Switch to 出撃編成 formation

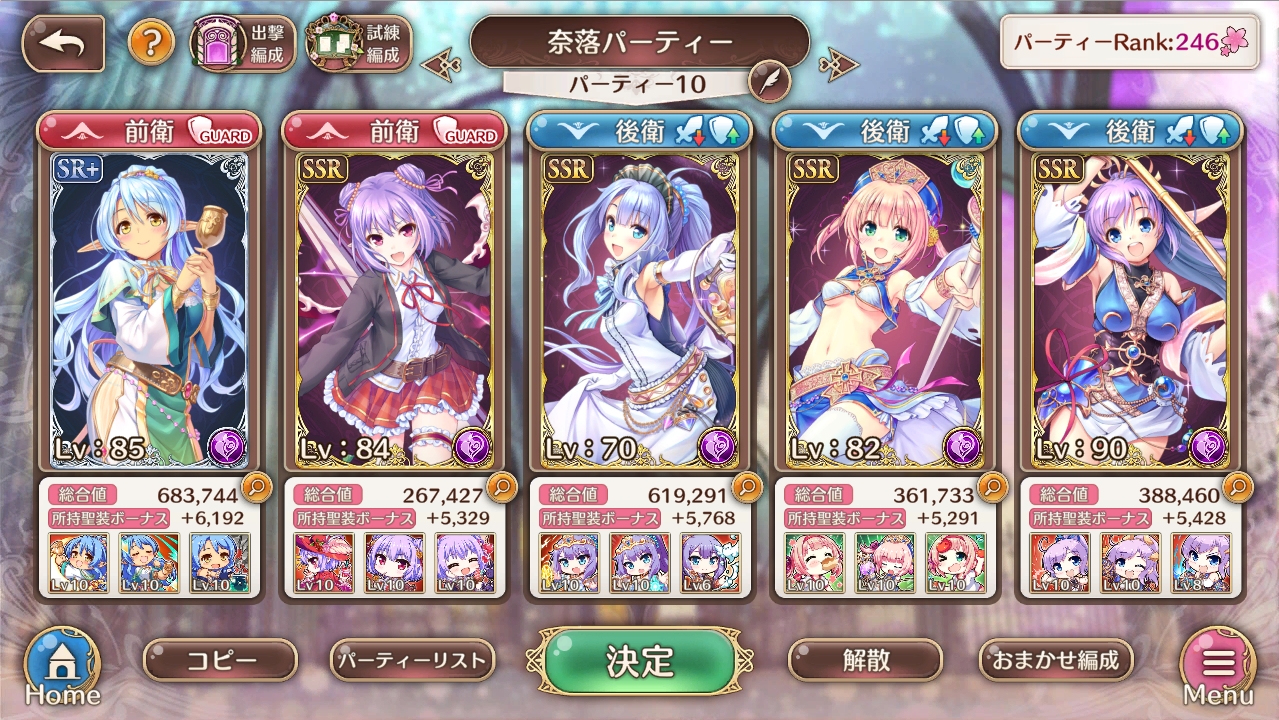pos(242,42)
